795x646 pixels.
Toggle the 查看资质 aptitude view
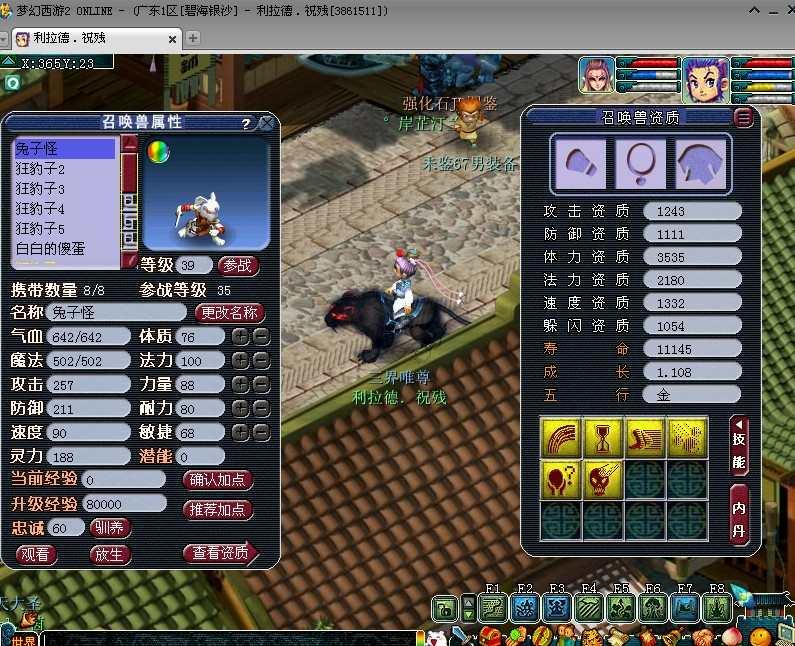pyautogui.click(x=220, y=553)
